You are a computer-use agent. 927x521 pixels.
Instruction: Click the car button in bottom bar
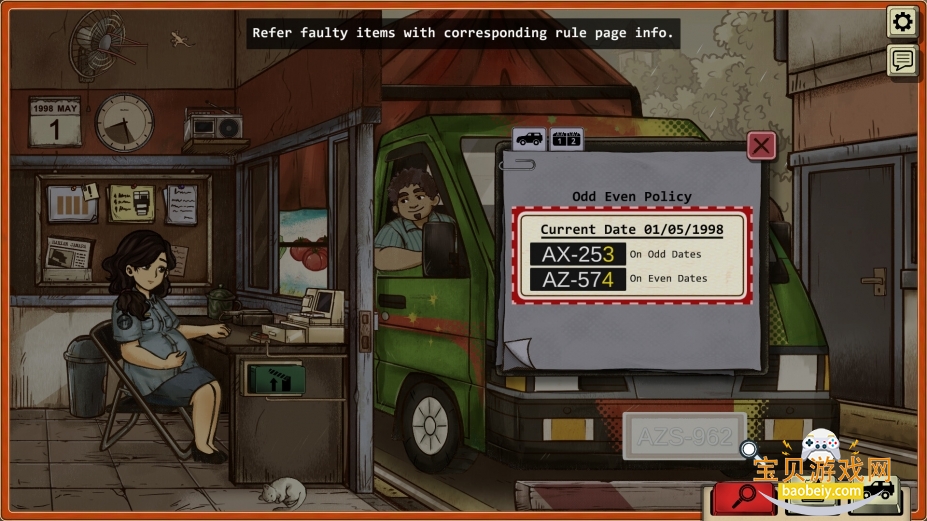878,492
